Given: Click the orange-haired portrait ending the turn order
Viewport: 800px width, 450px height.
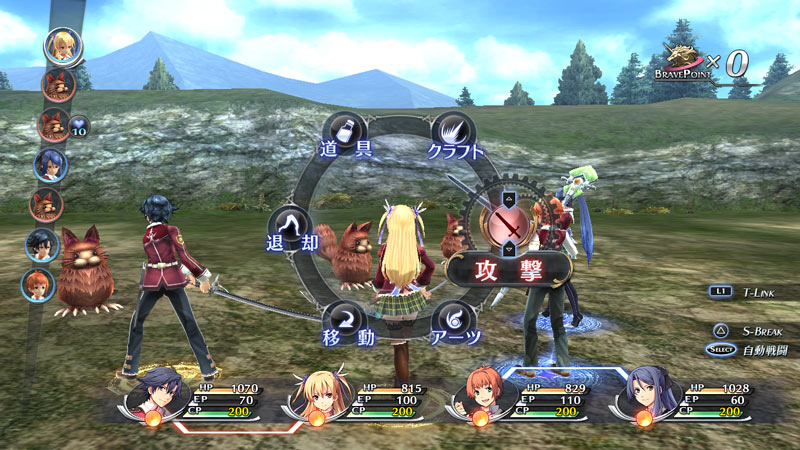Looking at the screenshot, I should coord(38,284).
